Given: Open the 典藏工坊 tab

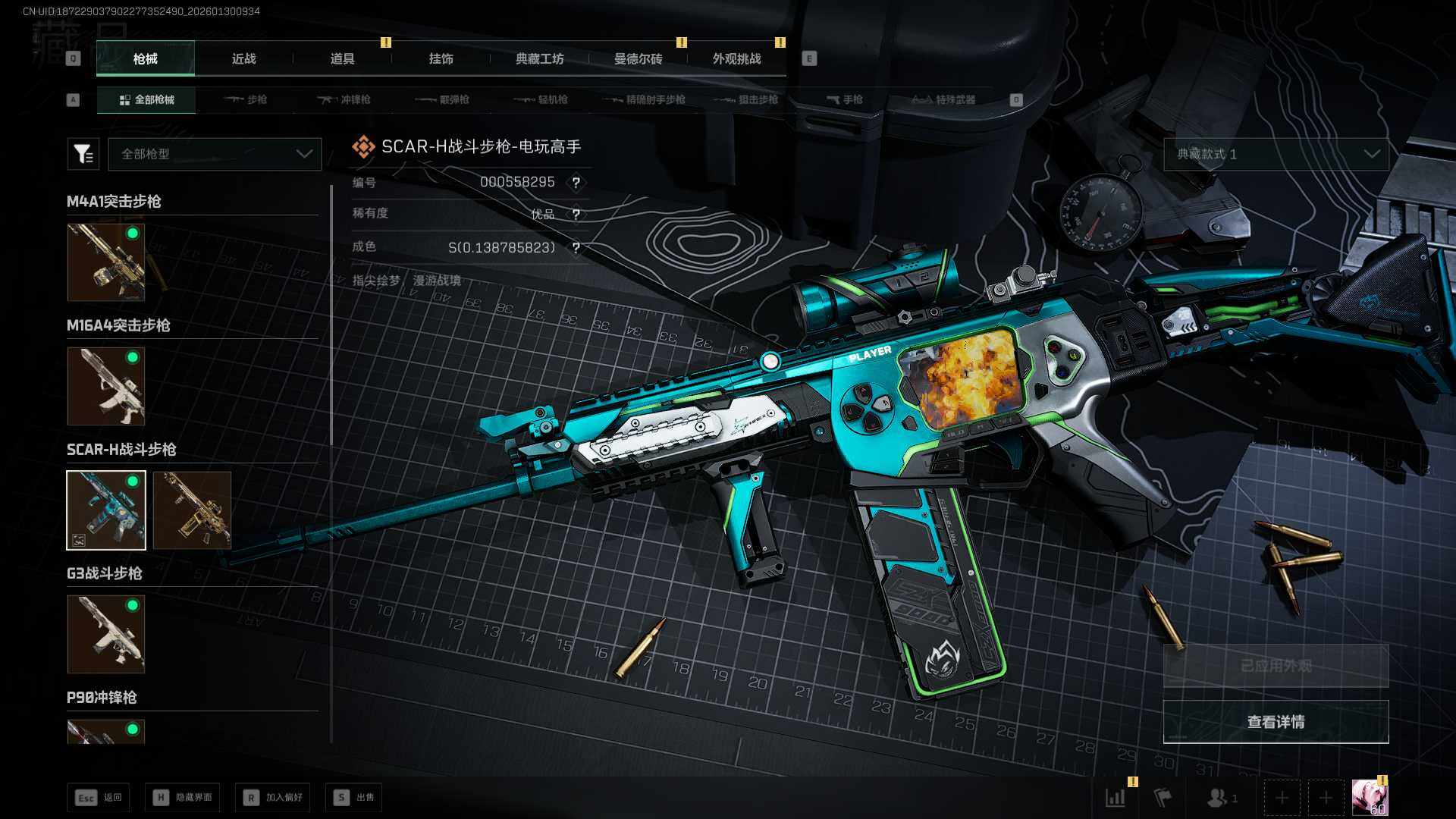Looking at the screenshot, I should [539, 58].
